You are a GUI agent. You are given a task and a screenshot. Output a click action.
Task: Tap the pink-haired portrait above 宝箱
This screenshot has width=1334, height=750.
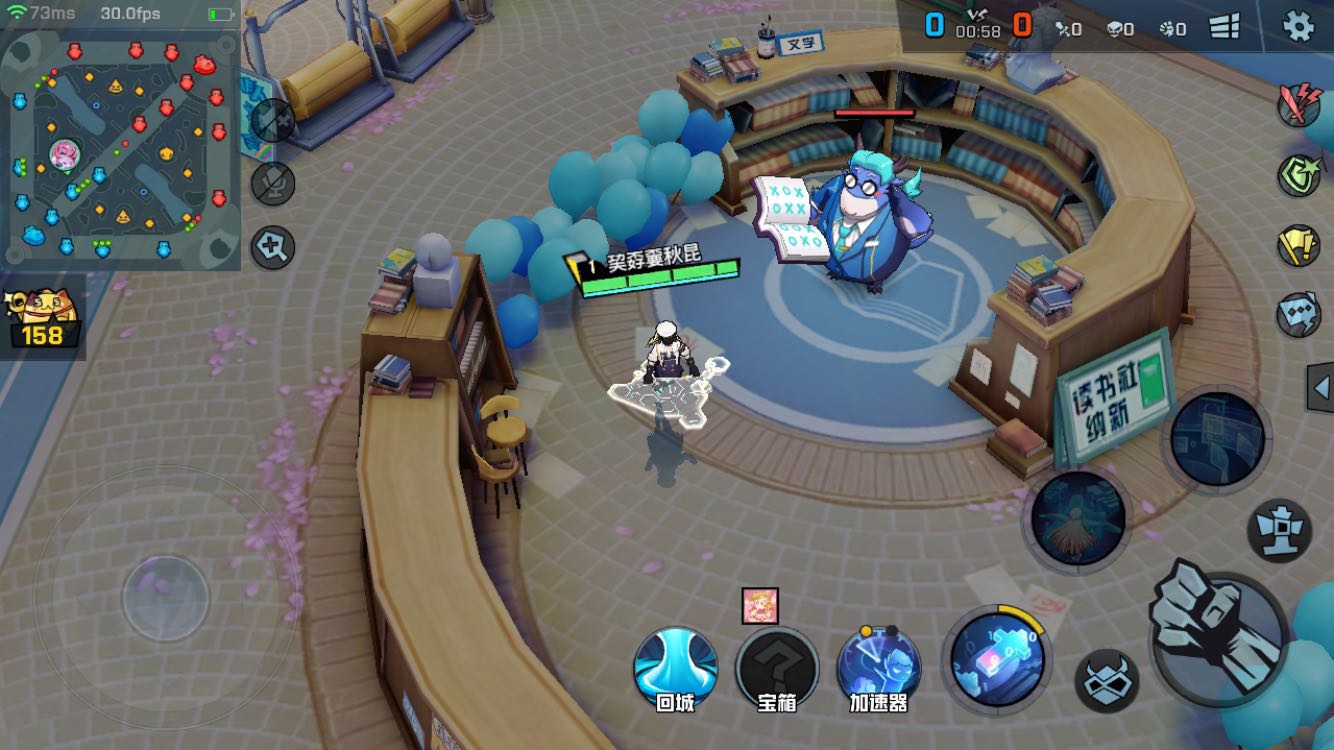pyautogui.click(x=760, y=606)
